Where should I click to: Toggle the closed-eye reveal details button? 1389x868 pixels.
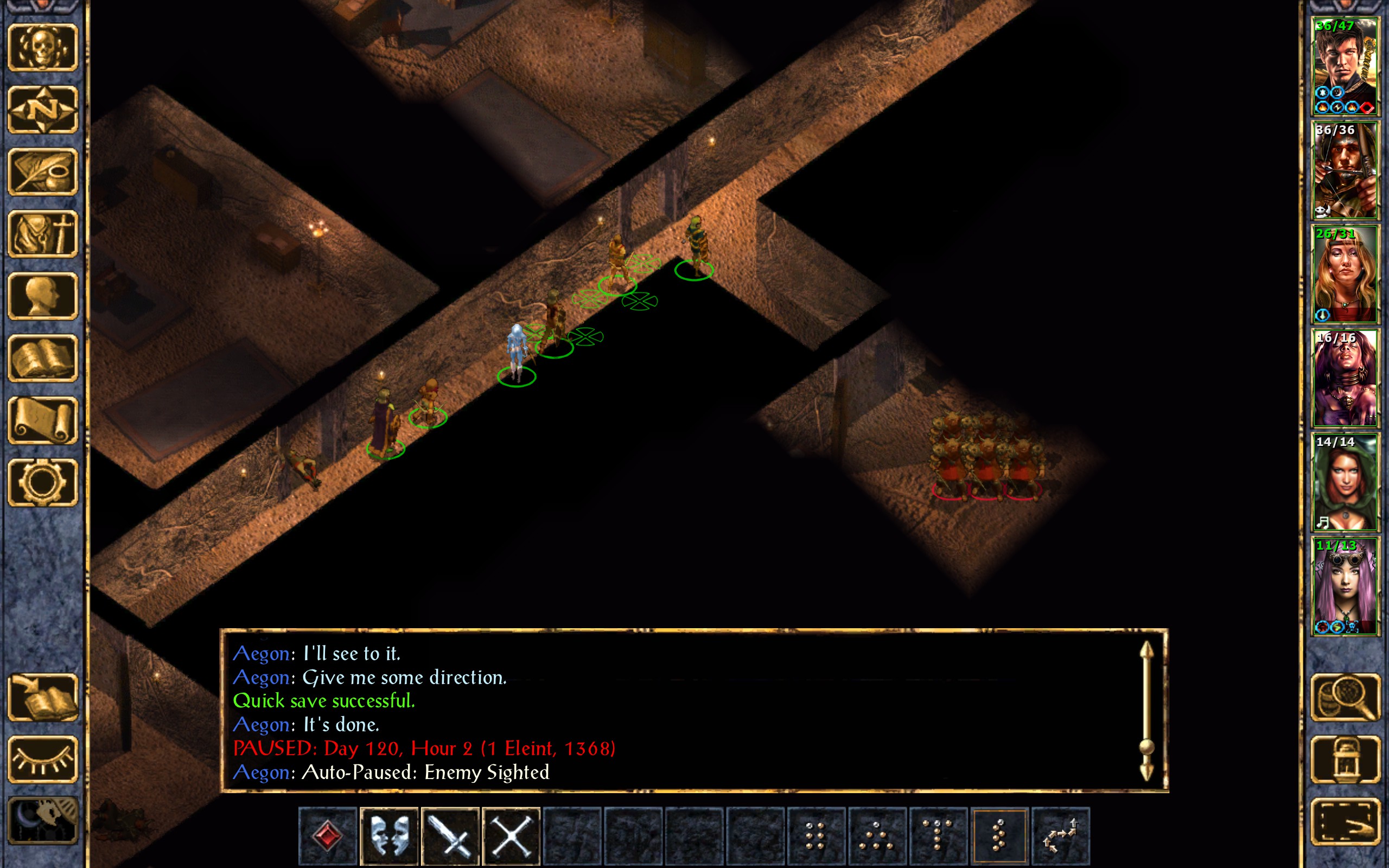click(x=43, y=759)
